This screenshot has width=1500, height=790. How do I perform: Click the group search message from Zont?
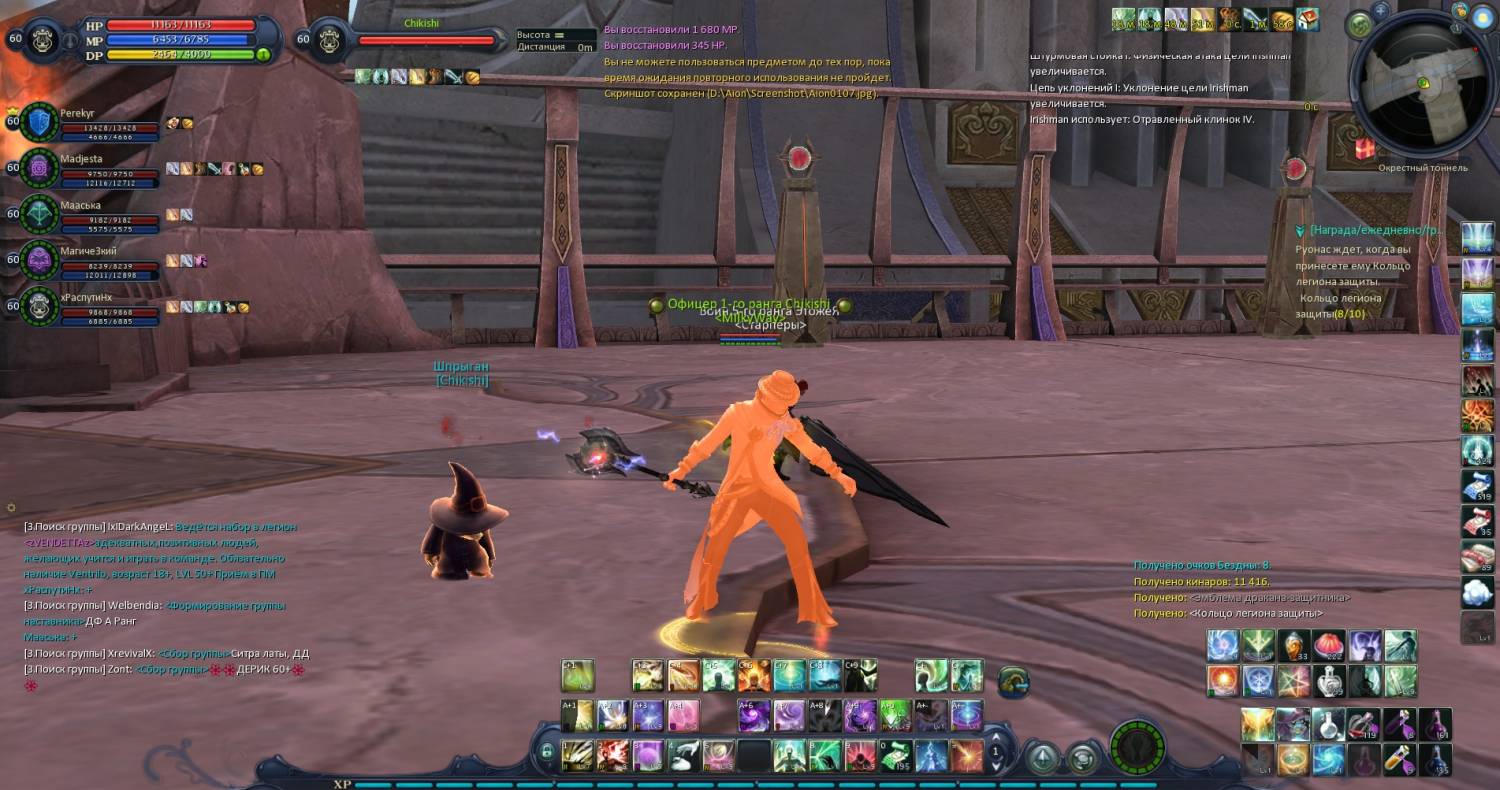160,669
